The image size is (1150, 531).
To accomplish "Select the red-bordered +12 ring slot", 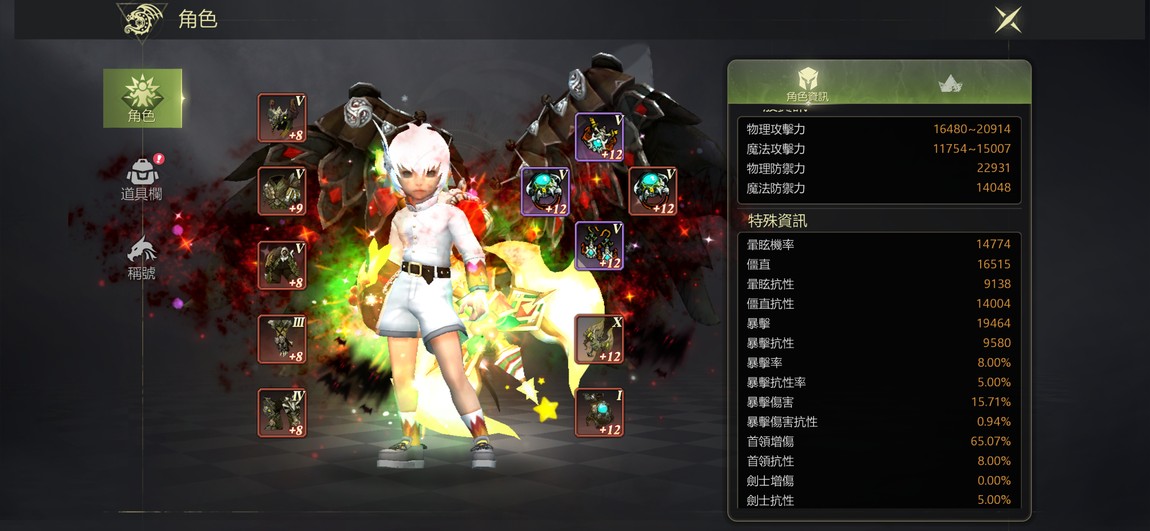I will pyautogui.click(x=653, y=191).
